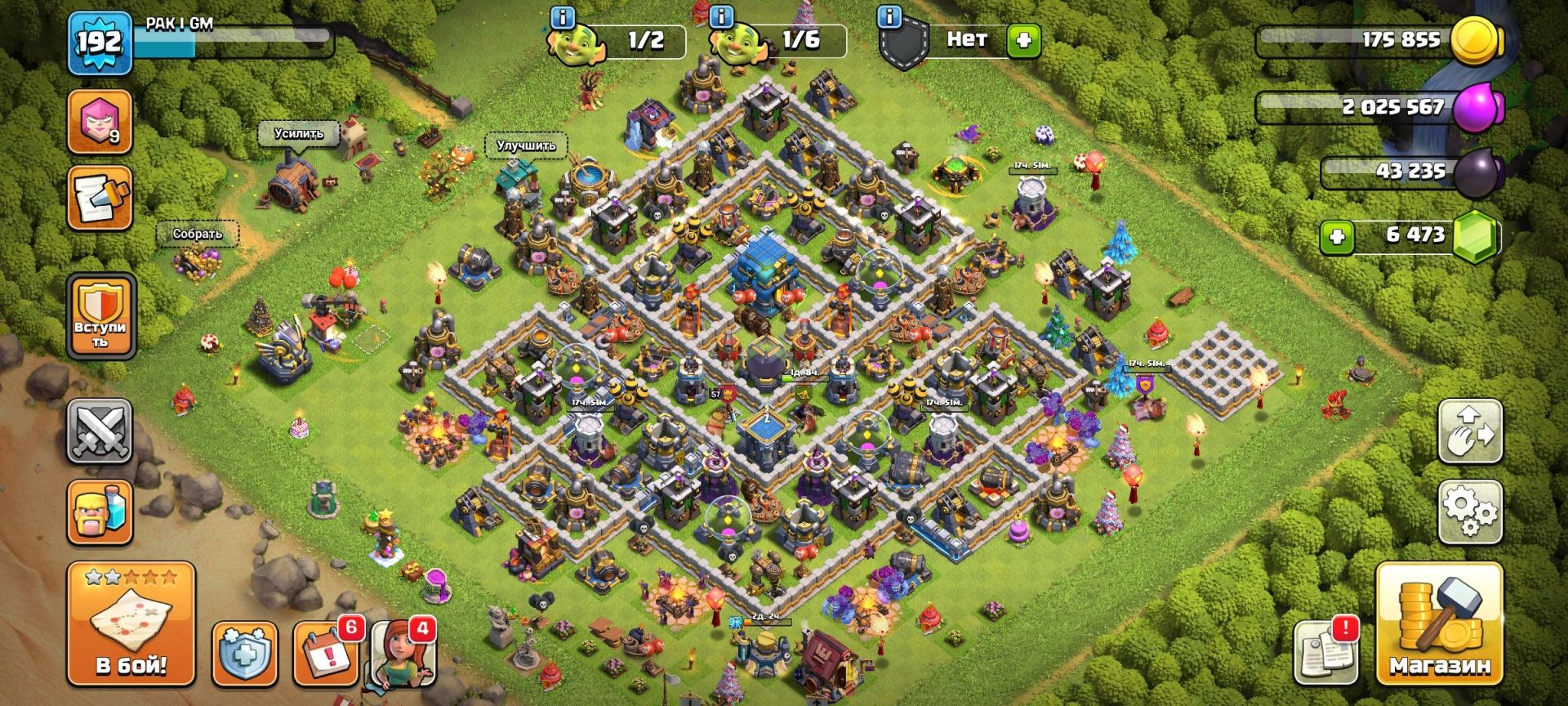Open the events calendar with badge 6
The width and height of the screenshot is (1568, 706).
coord(327,653)
